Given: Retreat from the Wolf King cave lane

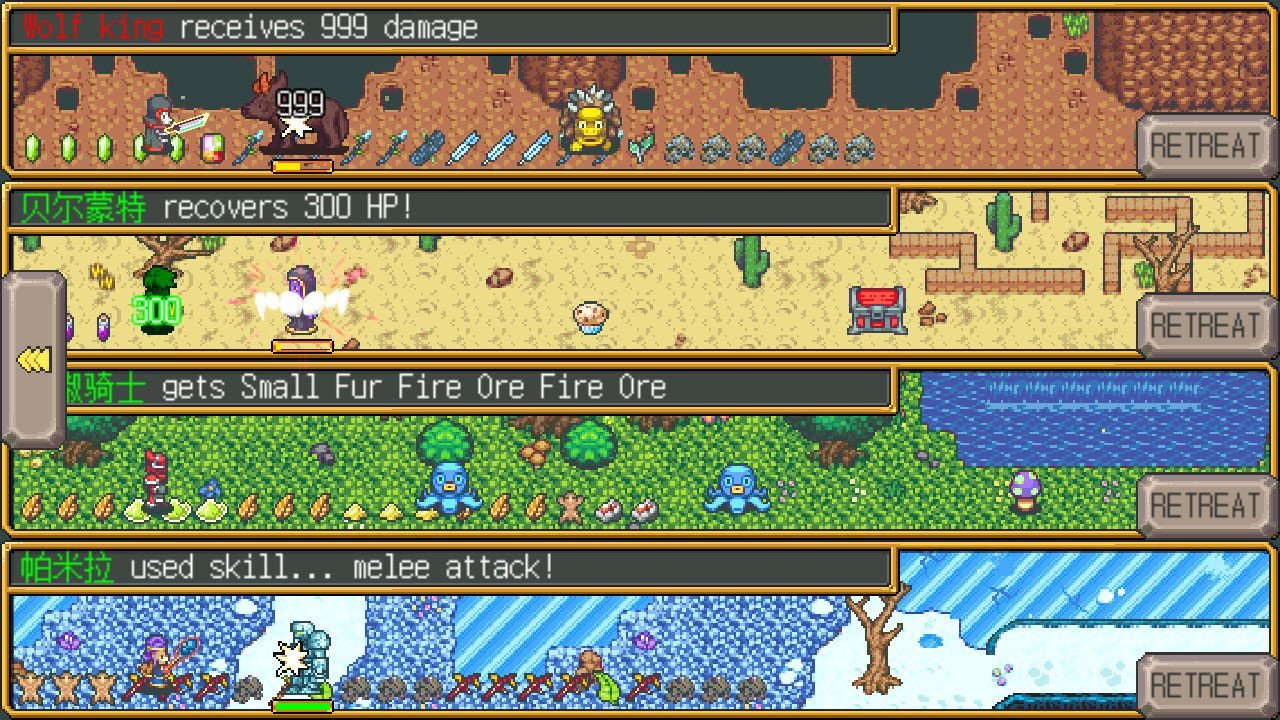Looking at the screenshot, I should point(1204,146).
